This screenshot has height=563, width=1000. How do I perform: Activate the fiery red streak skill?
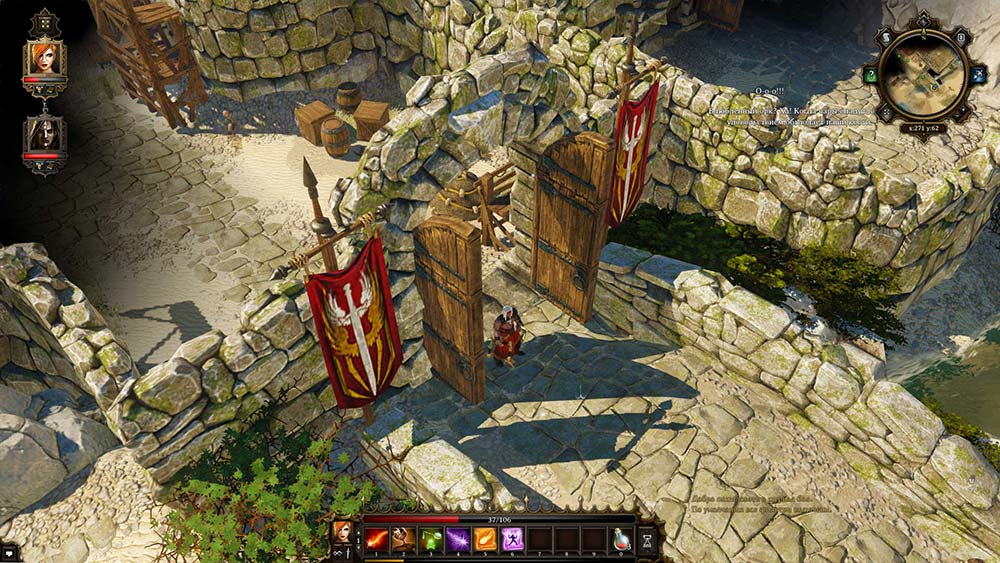click(x=376, y=539)
